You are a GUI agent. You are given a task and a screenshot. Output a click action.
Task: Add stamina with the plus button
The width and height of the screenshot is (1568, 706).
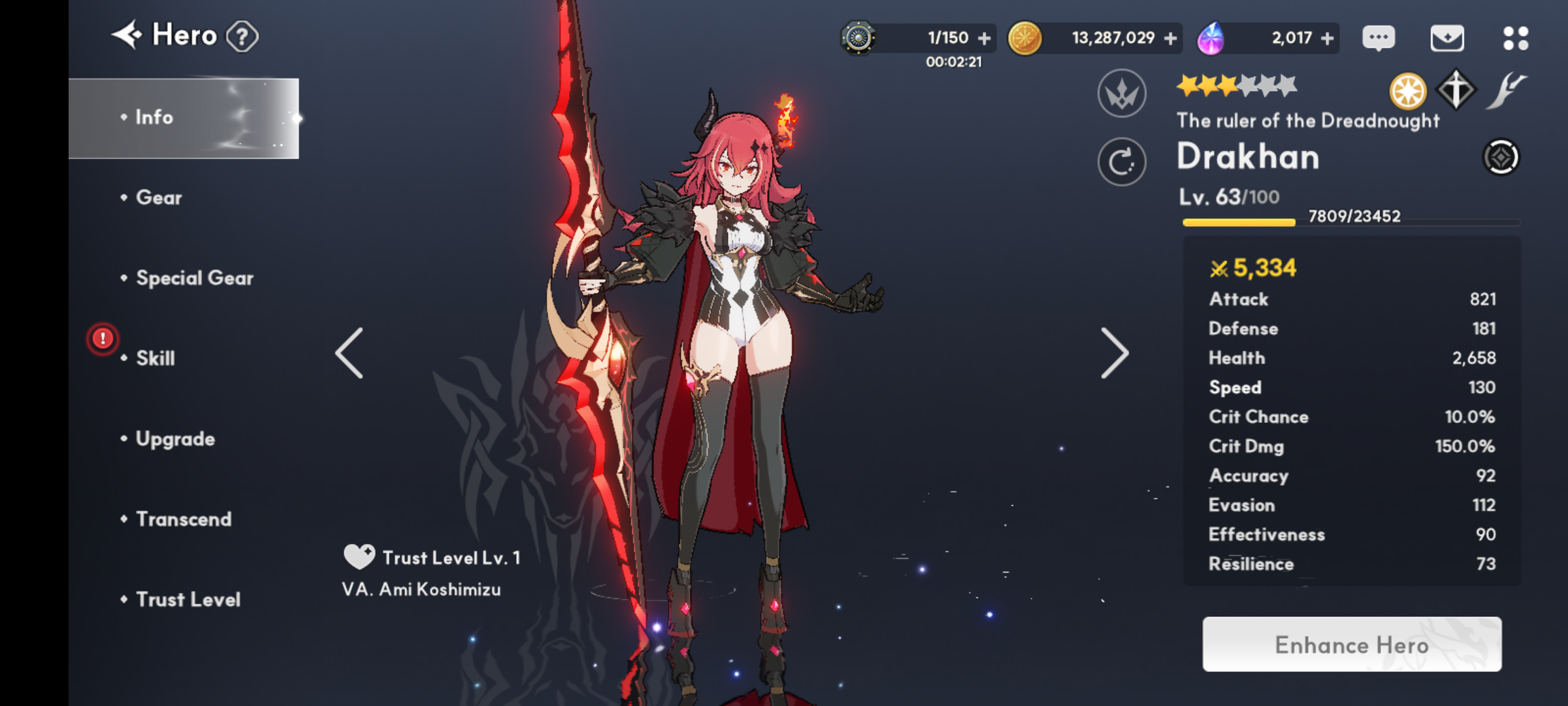pos(984,39)
